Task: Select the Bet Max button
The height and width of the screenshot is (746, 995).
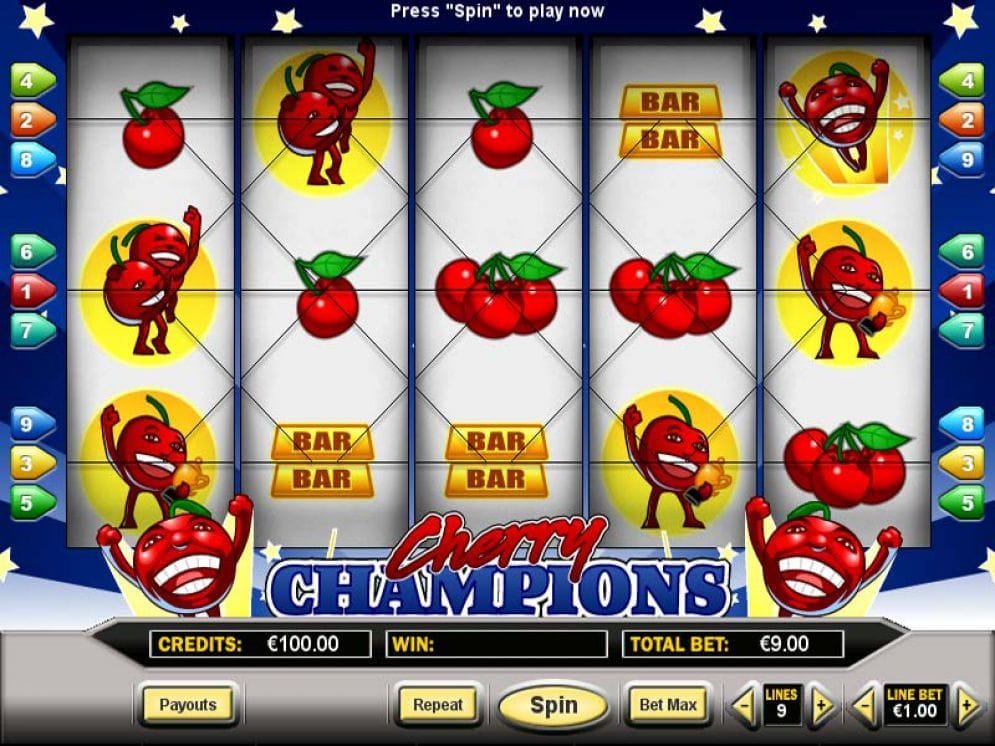Action: click(667, 705)
